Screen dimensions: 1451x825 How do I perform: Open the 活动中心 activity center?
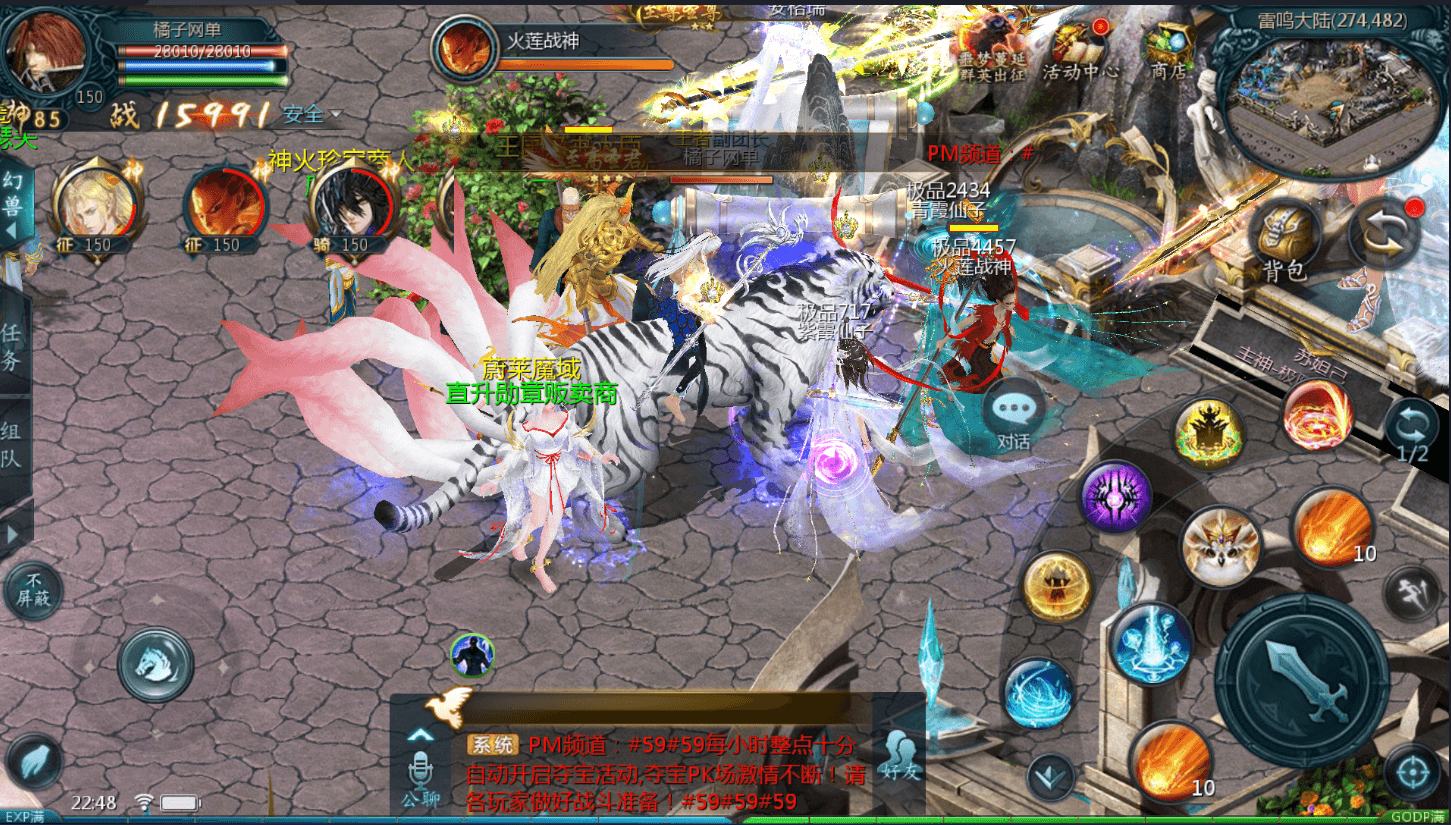pyautogui.click(x=1079, y=50)
